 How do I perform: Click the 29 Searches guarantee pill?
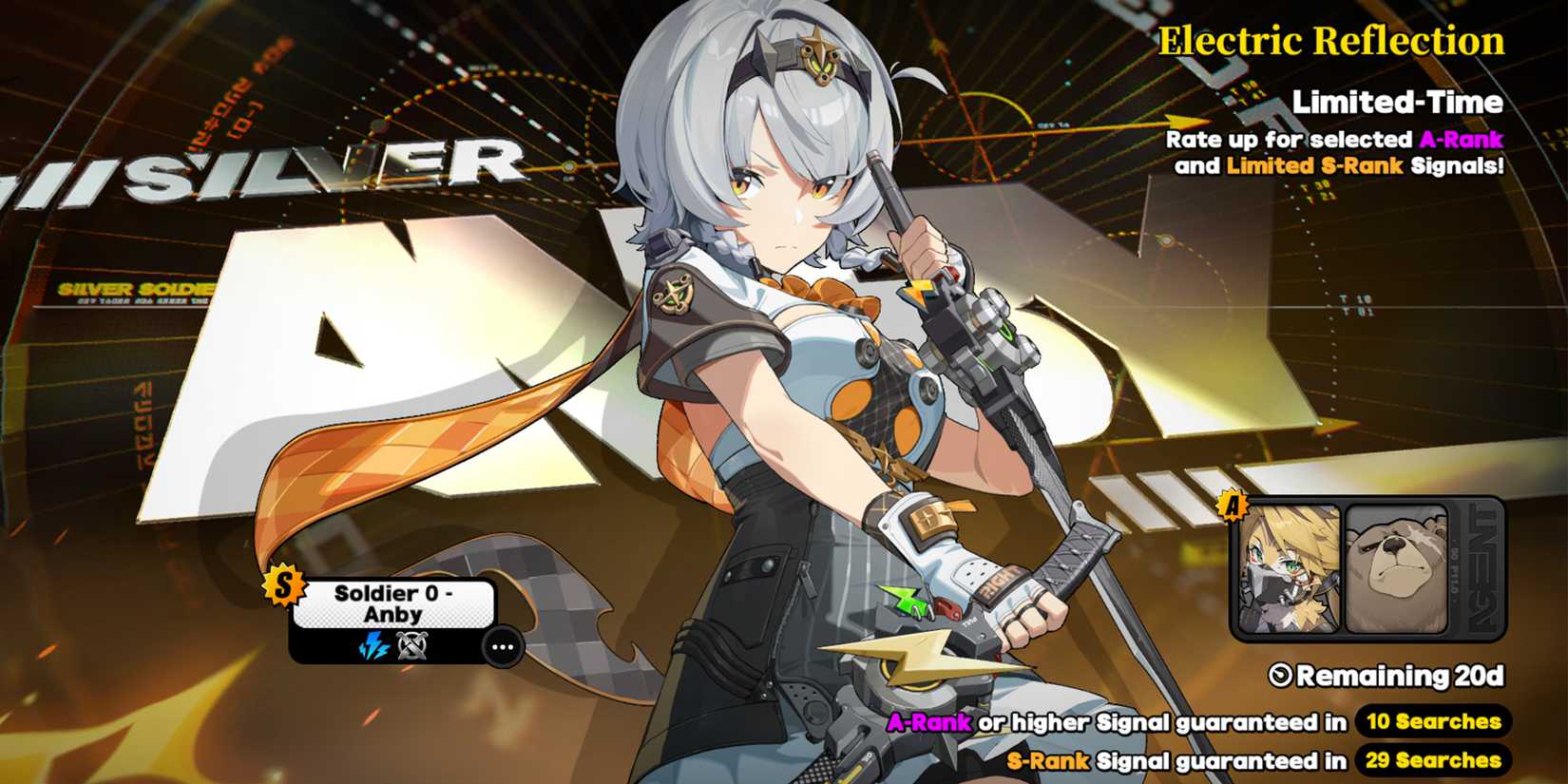pyautogui.click(x=1432, y=761)
